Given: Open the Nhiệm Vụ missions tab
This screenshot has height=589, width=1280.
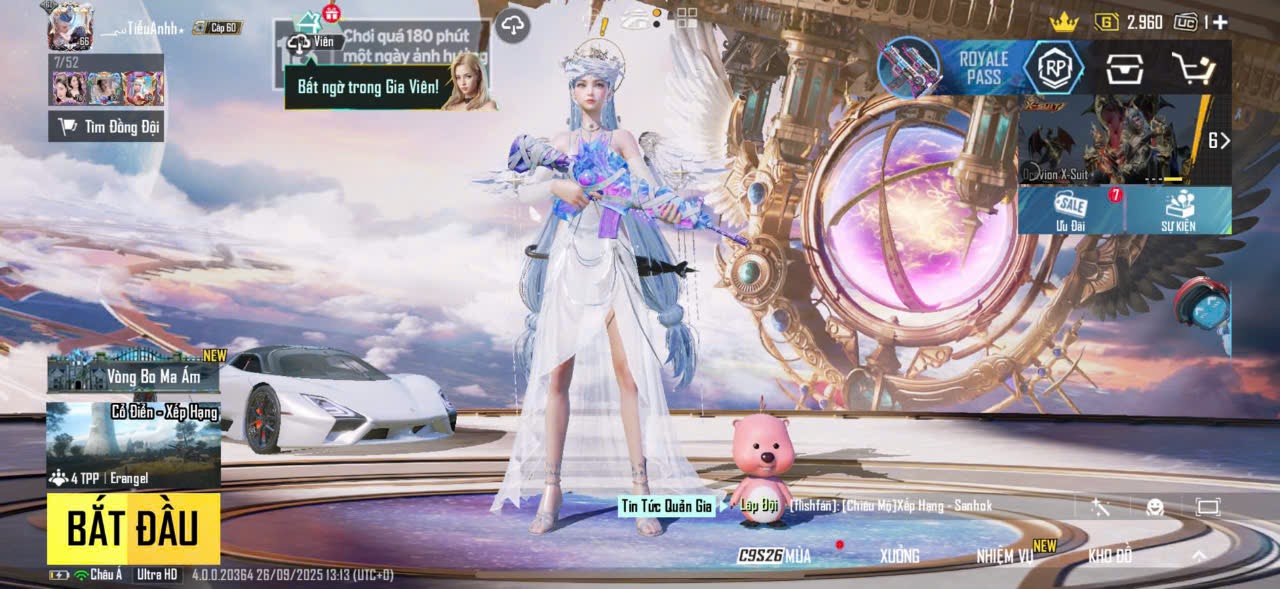Looking at the screenshot, I should click(1005, 556).
